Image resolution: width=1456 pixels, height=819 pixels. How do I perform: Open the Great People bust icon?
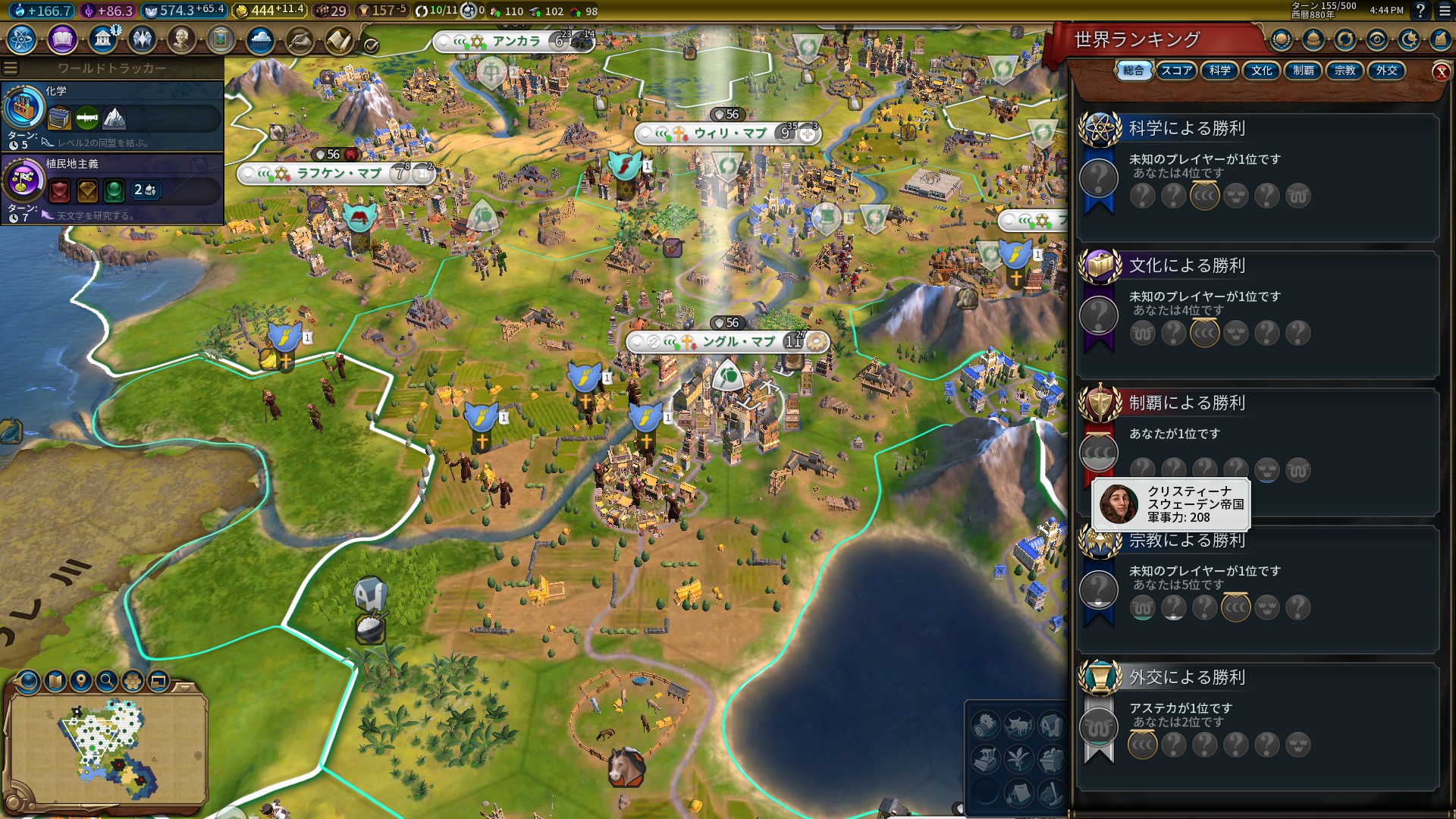pyautogui.click(x=181, y=39)
